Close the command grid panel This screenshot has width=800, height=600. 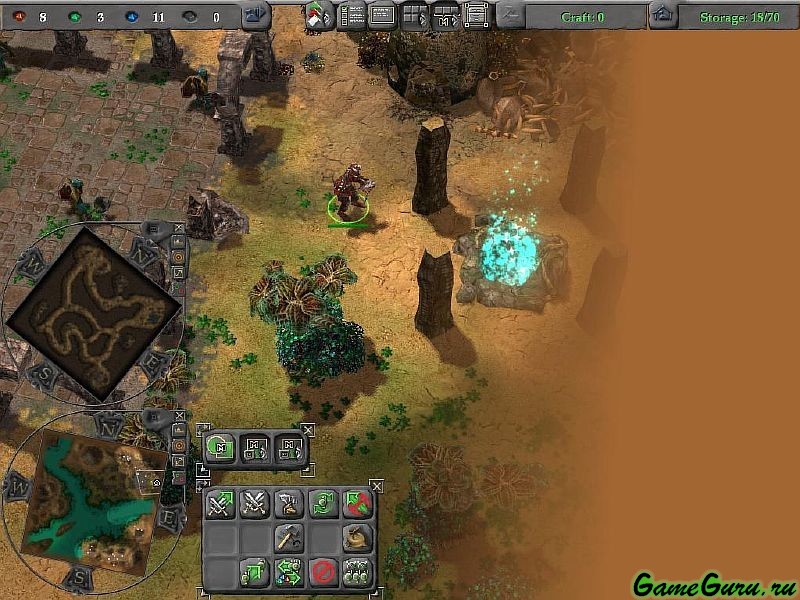376,486
